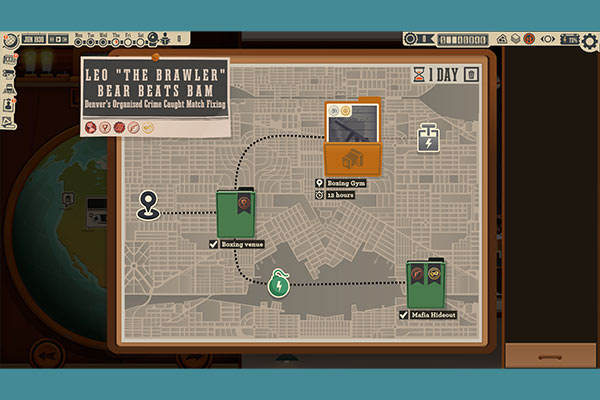Select the Boxing venue green folder
Screen dimensions: 600x400
[x=238, y=214]
